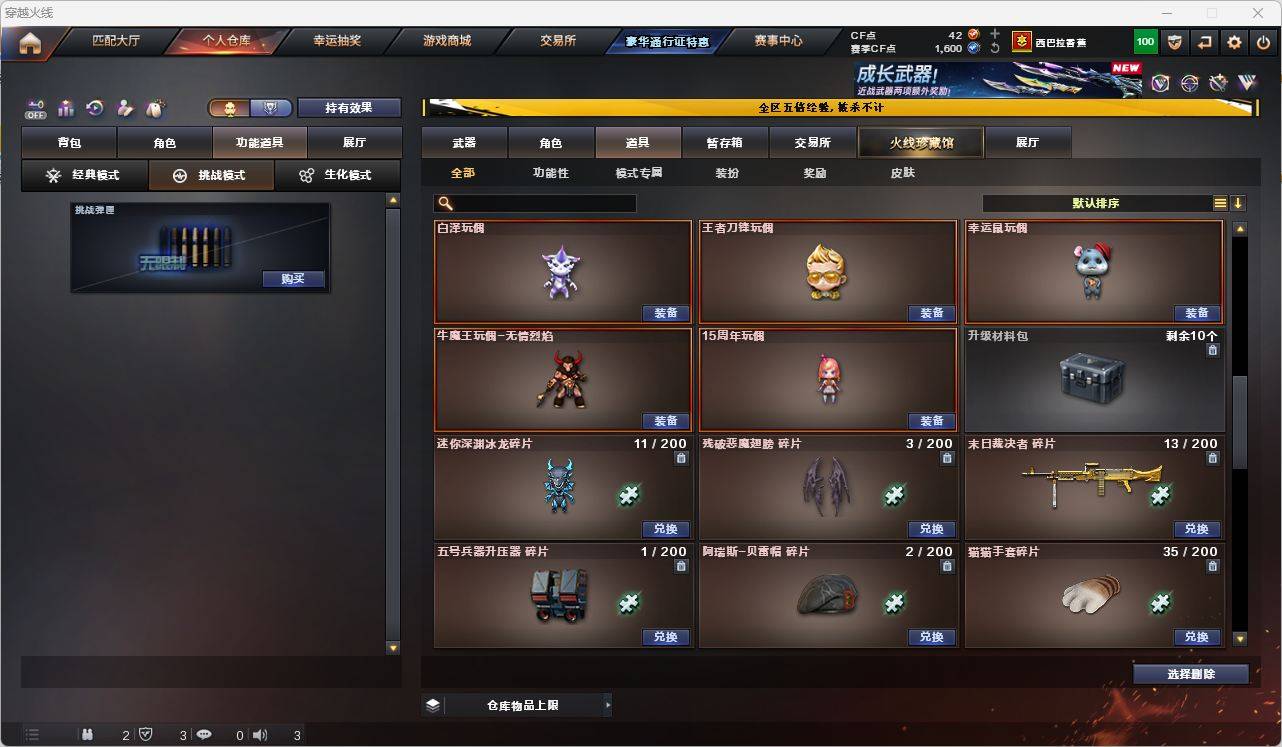The height and width of the screenshot is (747, 1282).
Task: Click inside the item search input field
Action: coord(540,203)
